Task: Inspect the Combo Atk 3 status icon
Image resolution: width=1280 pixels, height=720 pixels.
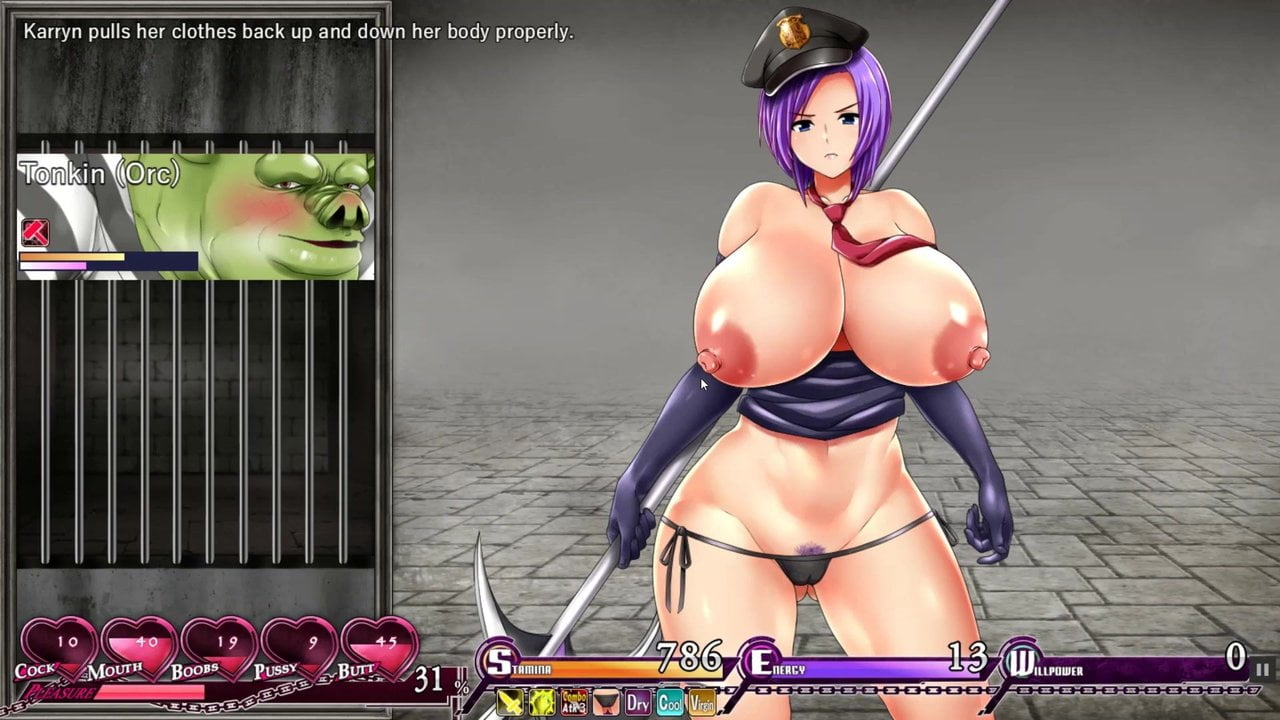Action: pyautogui.click(x=574, y=703)
